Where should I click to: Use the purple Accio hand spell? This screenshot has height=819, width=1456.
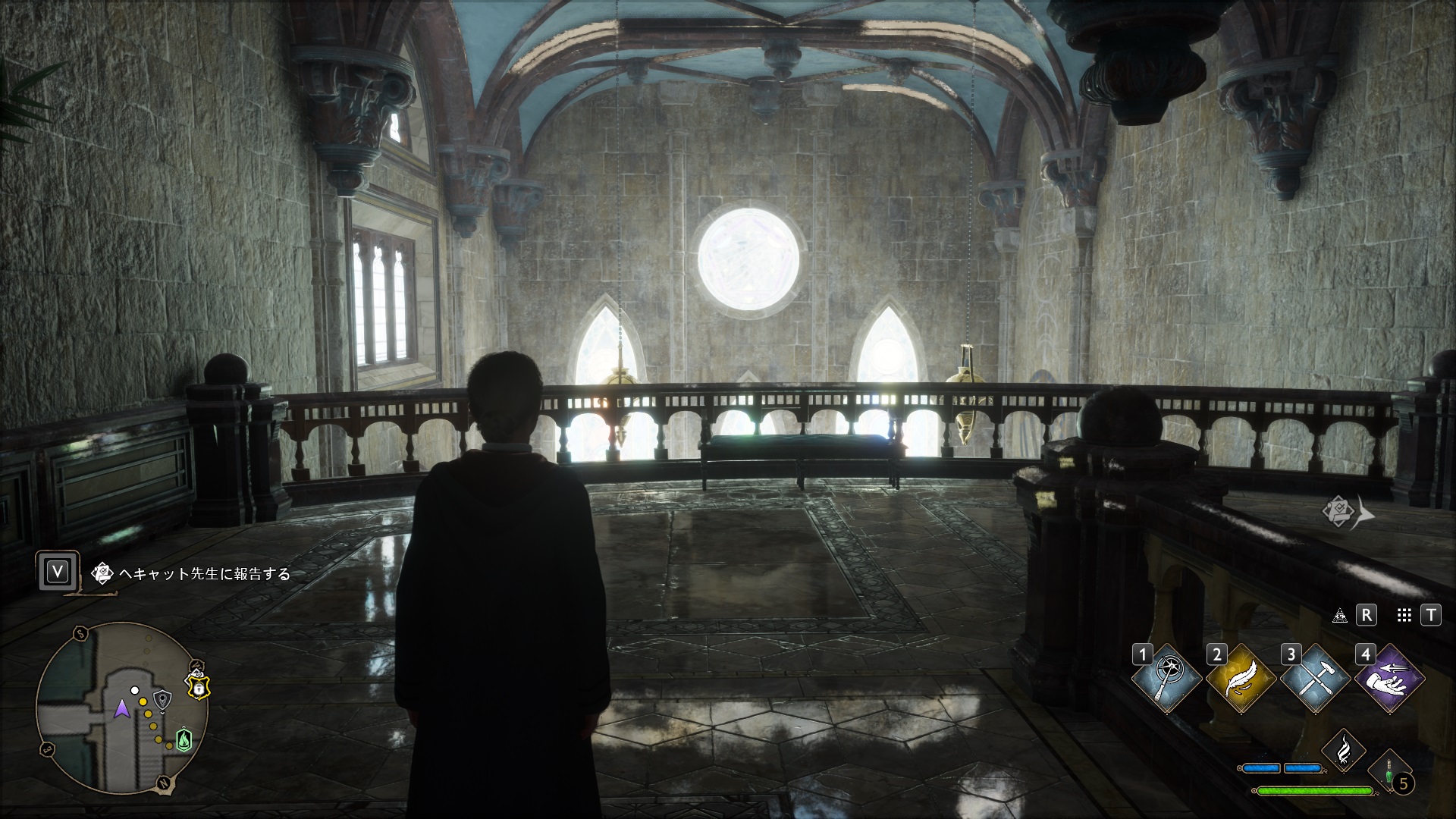tap(1389, 678)
